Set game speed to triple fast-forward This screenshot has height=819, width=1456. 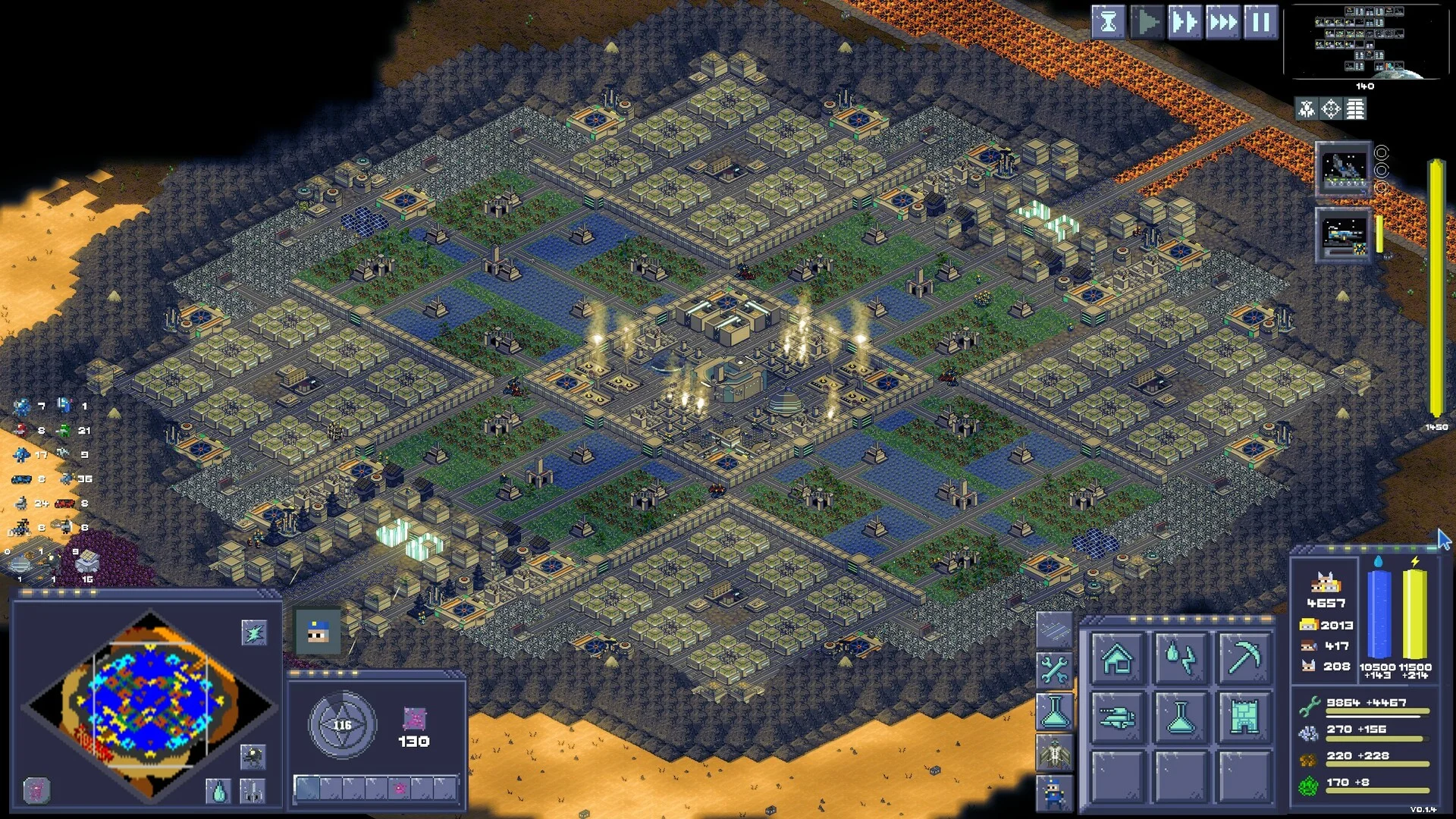coord(1222,22)
